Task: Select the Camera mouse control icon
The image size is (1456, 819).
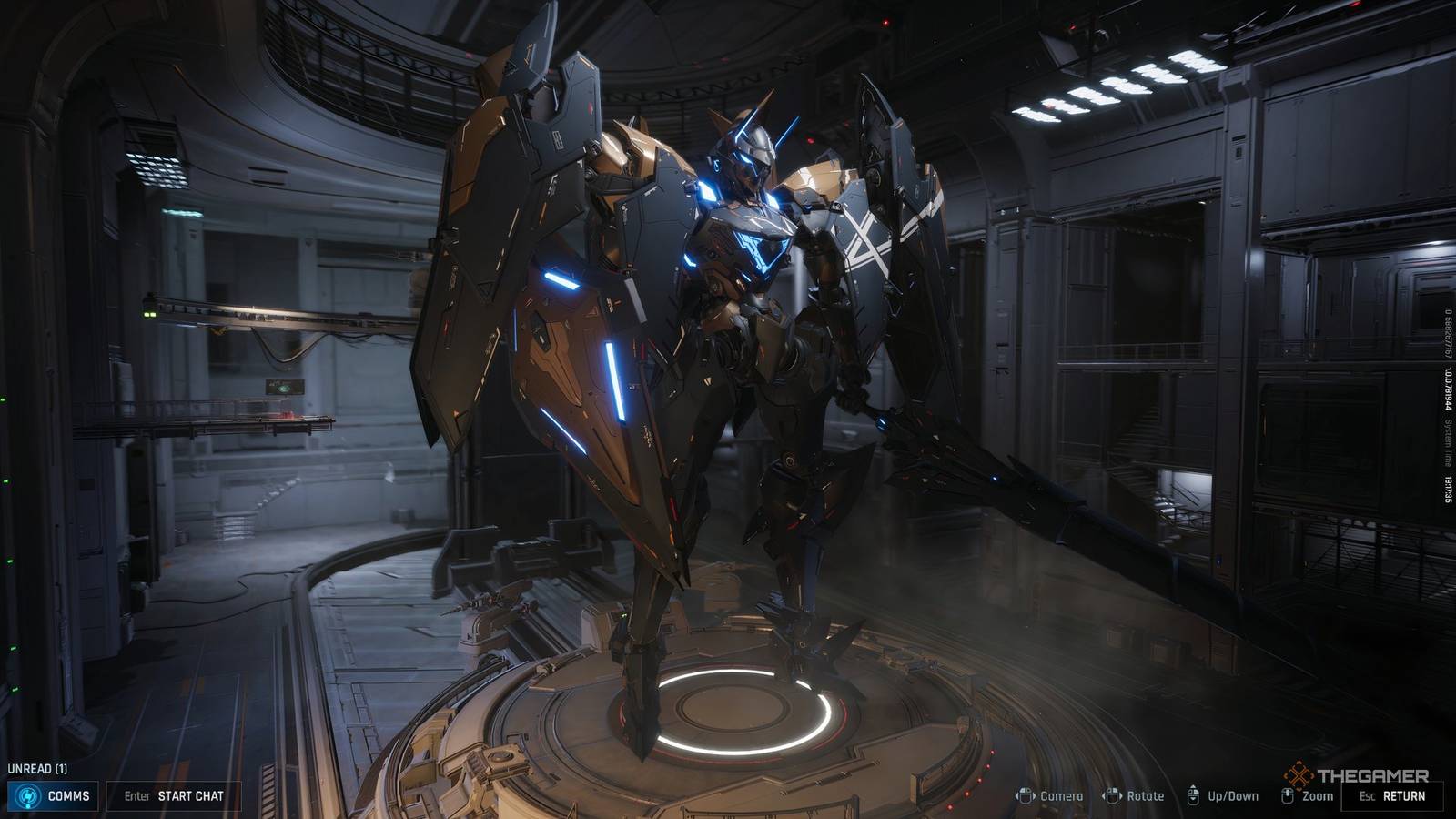Action: [x=1026, y=794]
